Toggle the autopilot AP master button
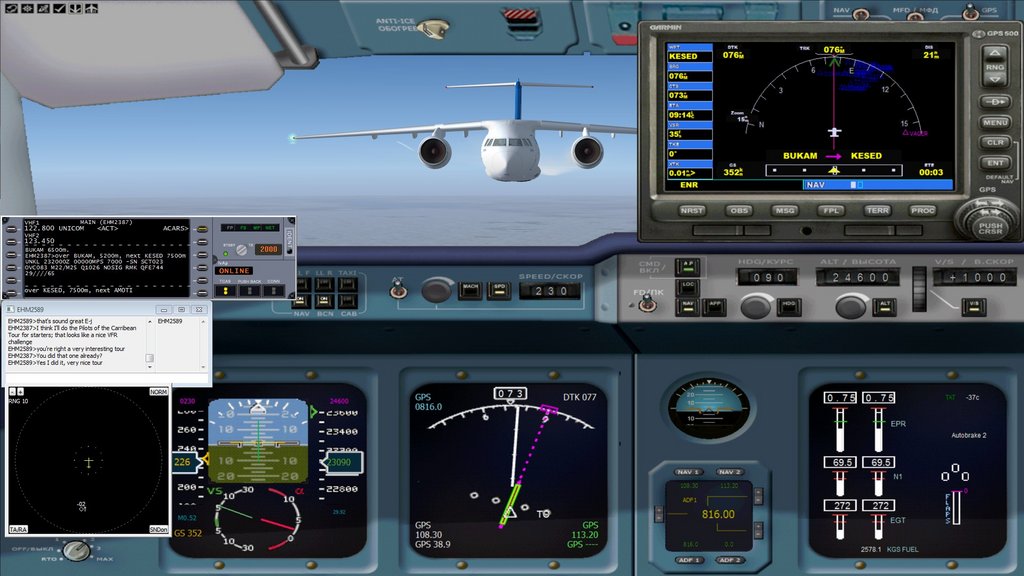The image size is (1024, 576). pos(688,265)
